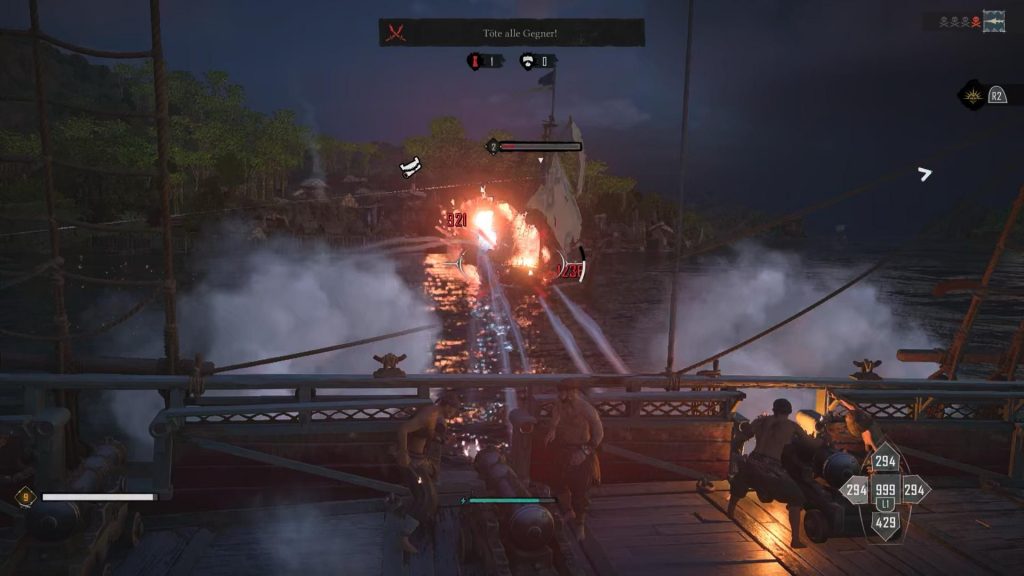The image size is (1024, 576).
Task: Select the Töte alle Gegner objective banner
Action: pyautogui.click(x=519, y=33)
